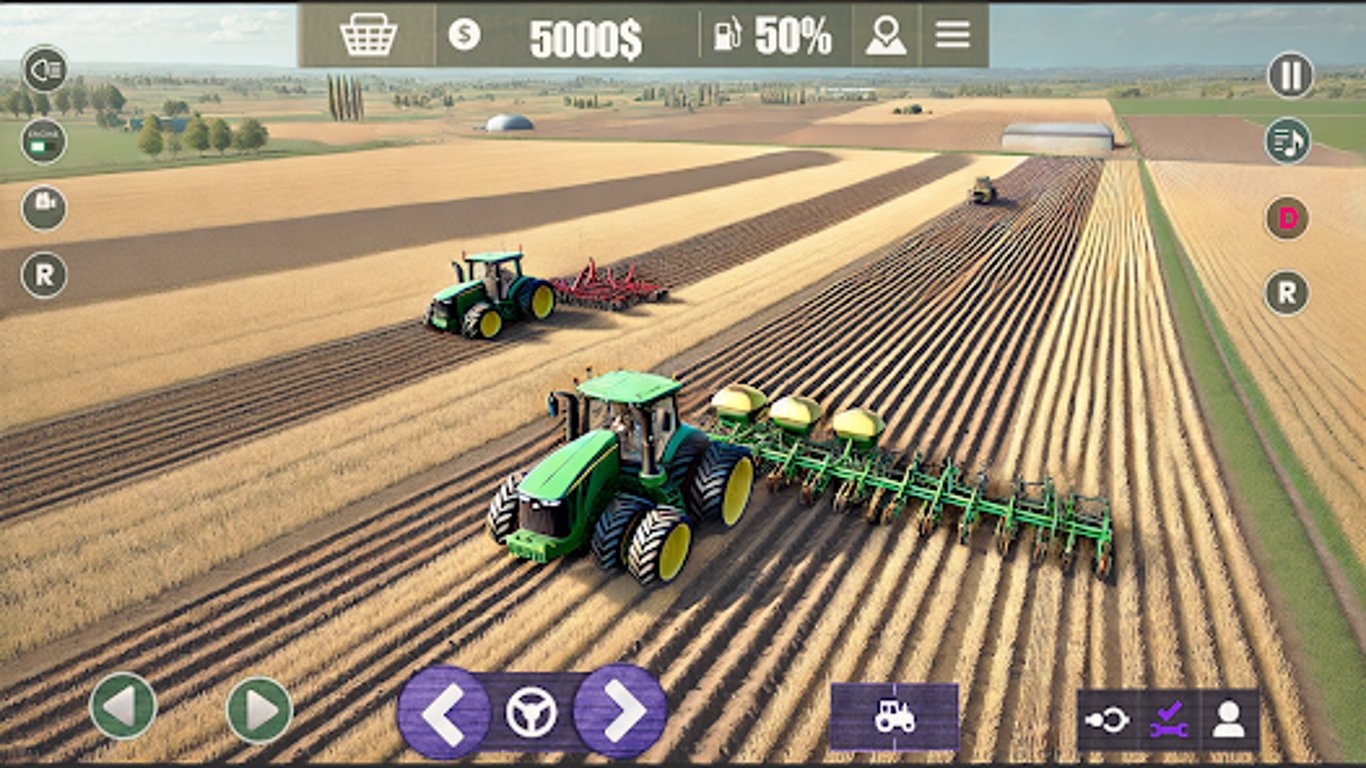Open the shop basket icon
The width and height of the screenshot is (1366, 768).
(367, 34)
